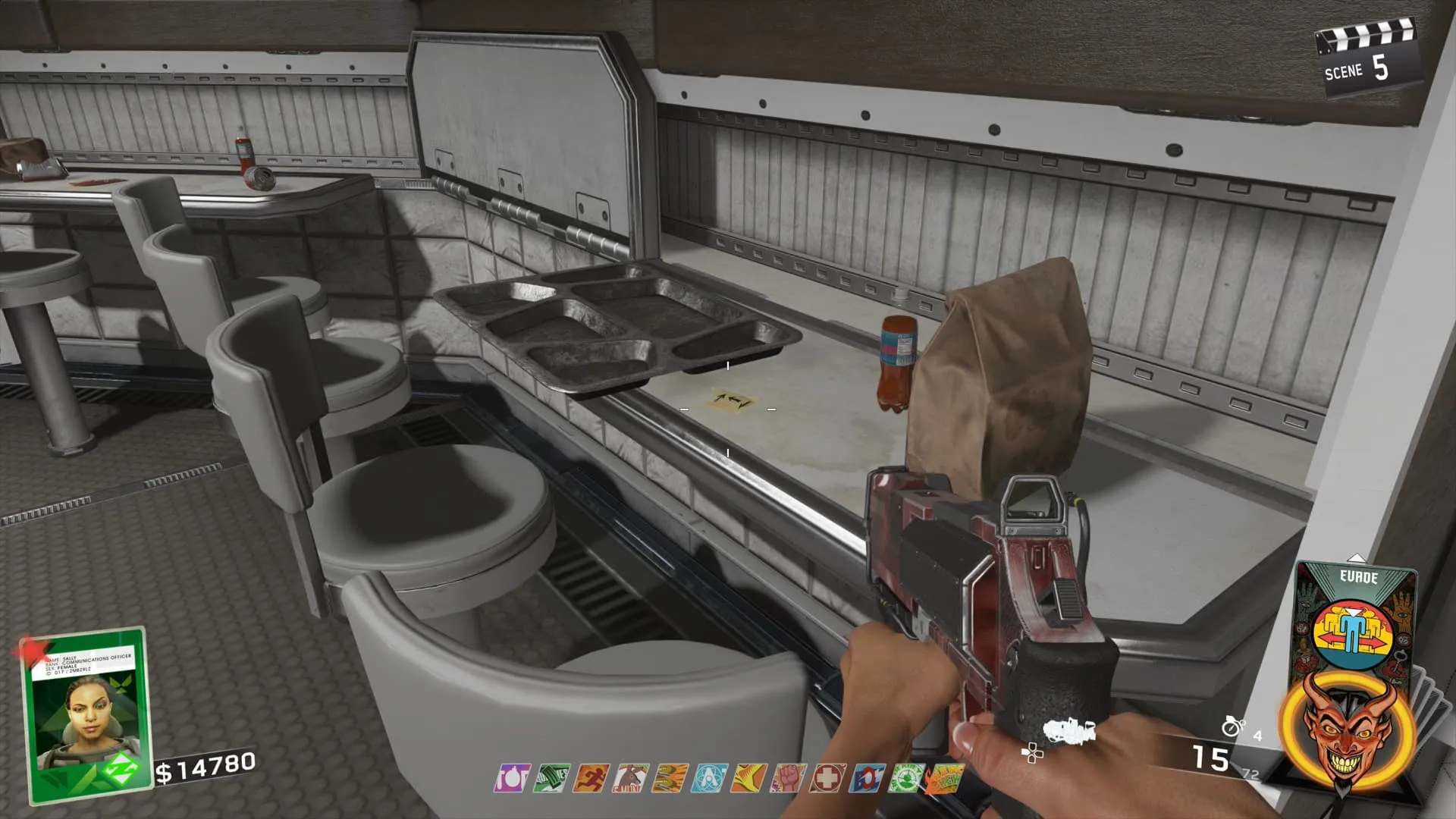Click the Blue Bolts perk icon
Screen dimensions: 1456x819
tap(867, 779)
